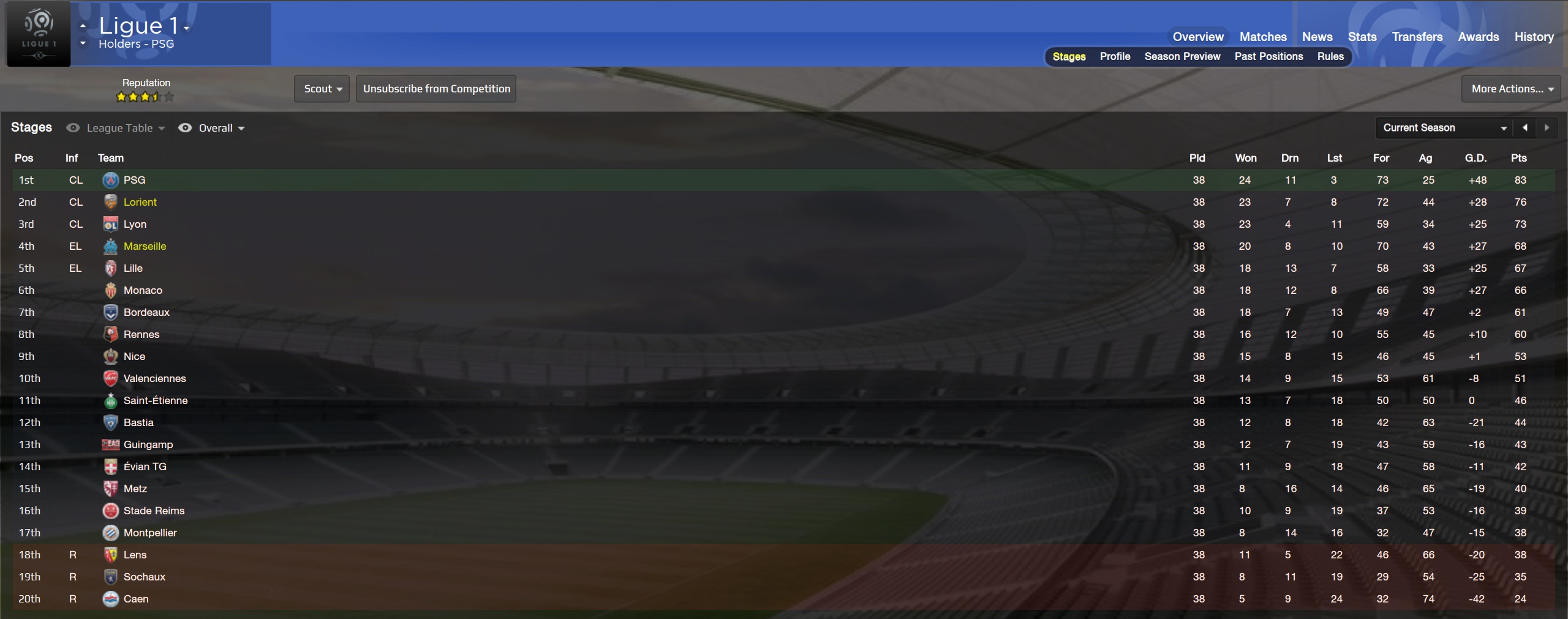1568x619 pixels.
Task: Sort table by Pts column header
Action: click(1518, 158)
